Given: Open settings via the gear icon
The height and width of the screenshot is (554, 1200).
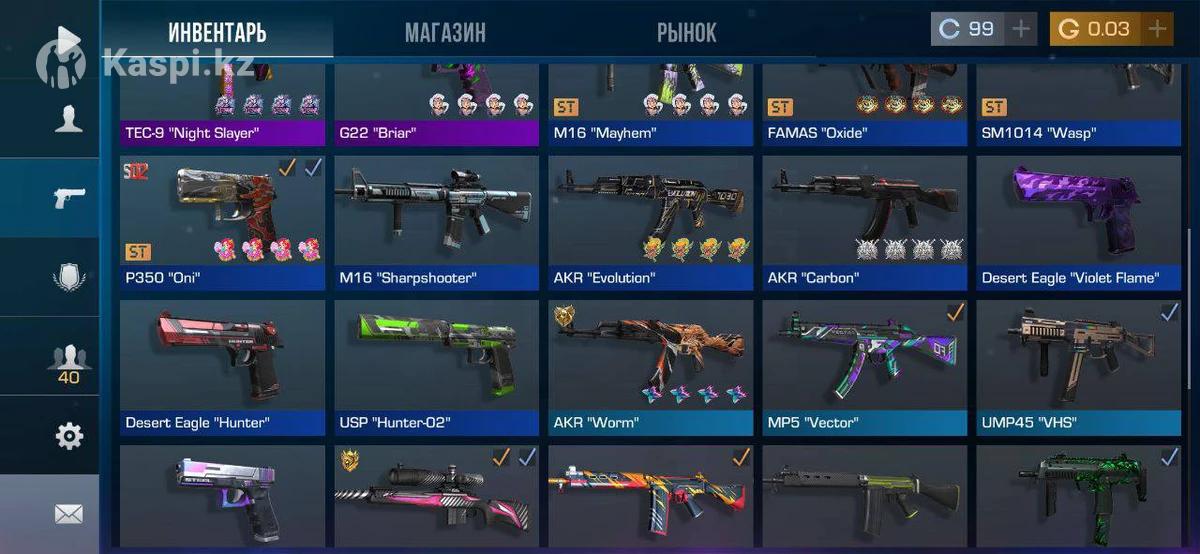Looking at the screenshot, I should click(68, 436).
